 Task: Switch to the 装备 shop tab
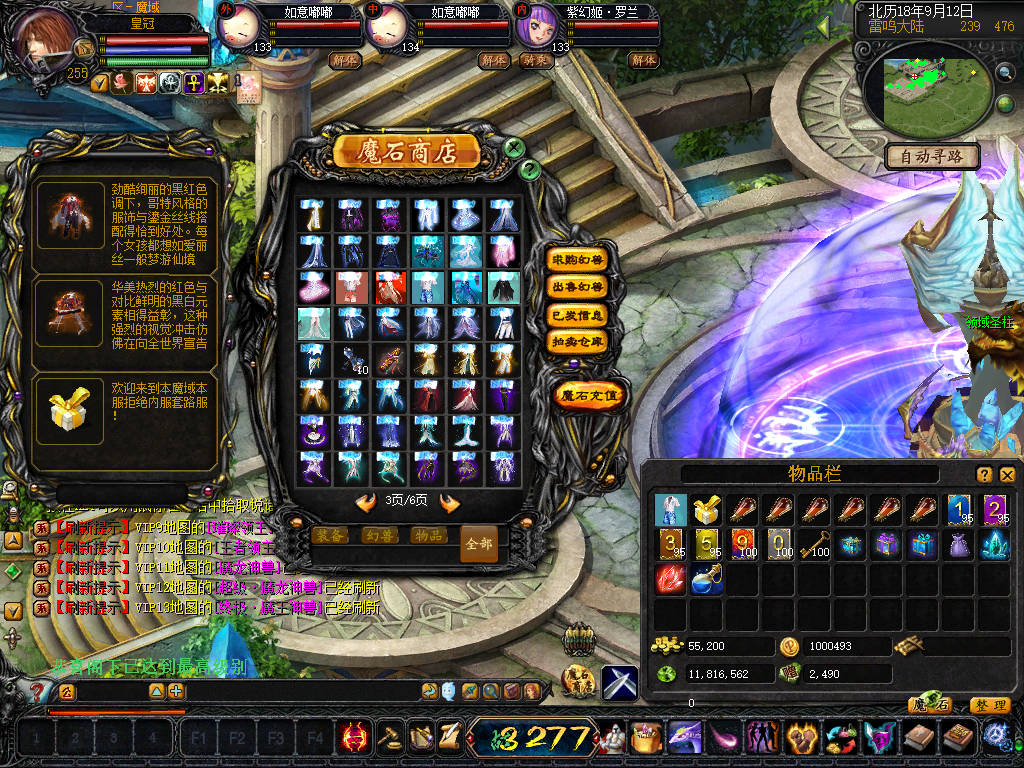pos(331,535)
